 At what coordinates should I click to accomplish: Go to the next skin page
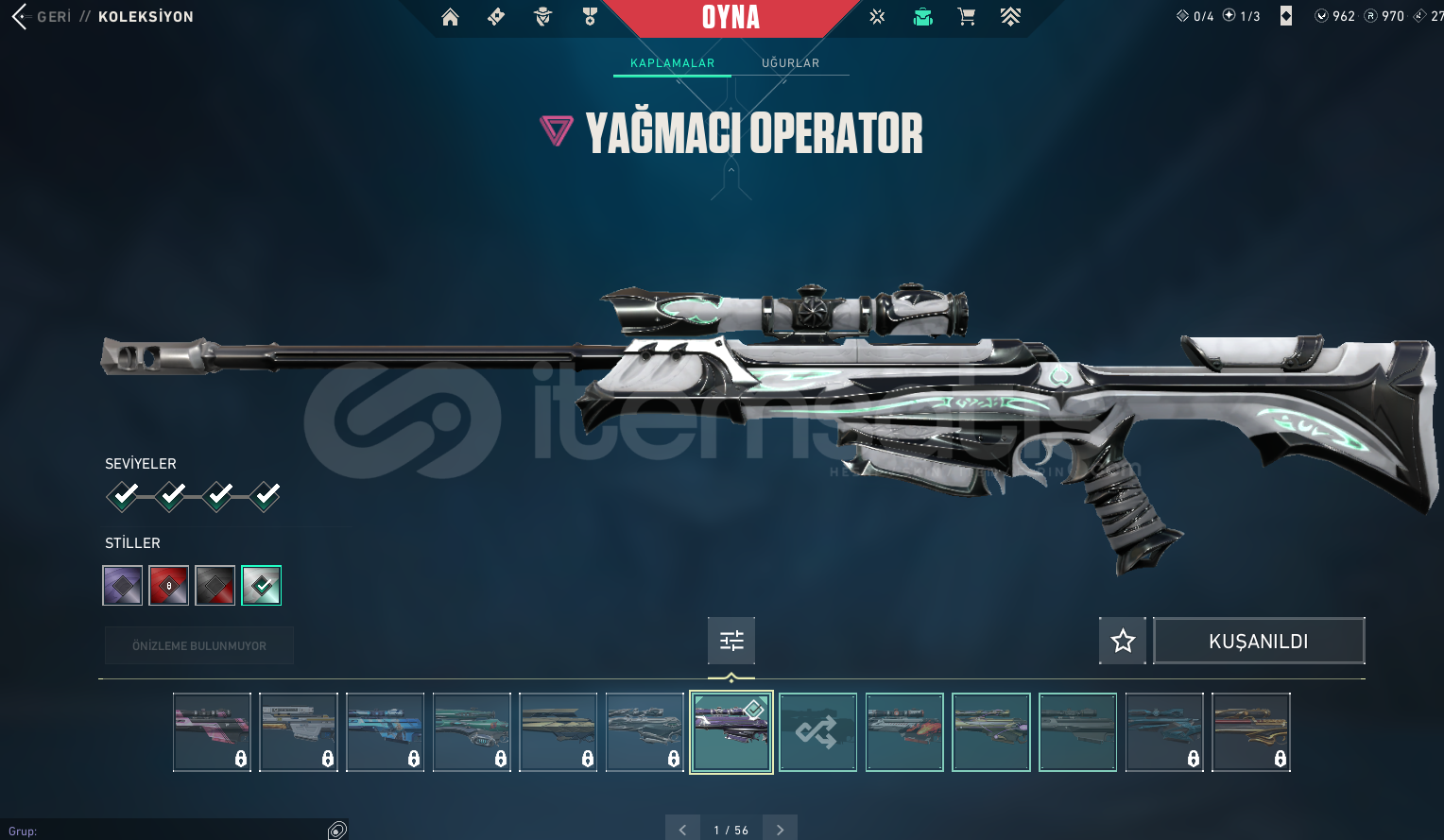pos(780,830)
